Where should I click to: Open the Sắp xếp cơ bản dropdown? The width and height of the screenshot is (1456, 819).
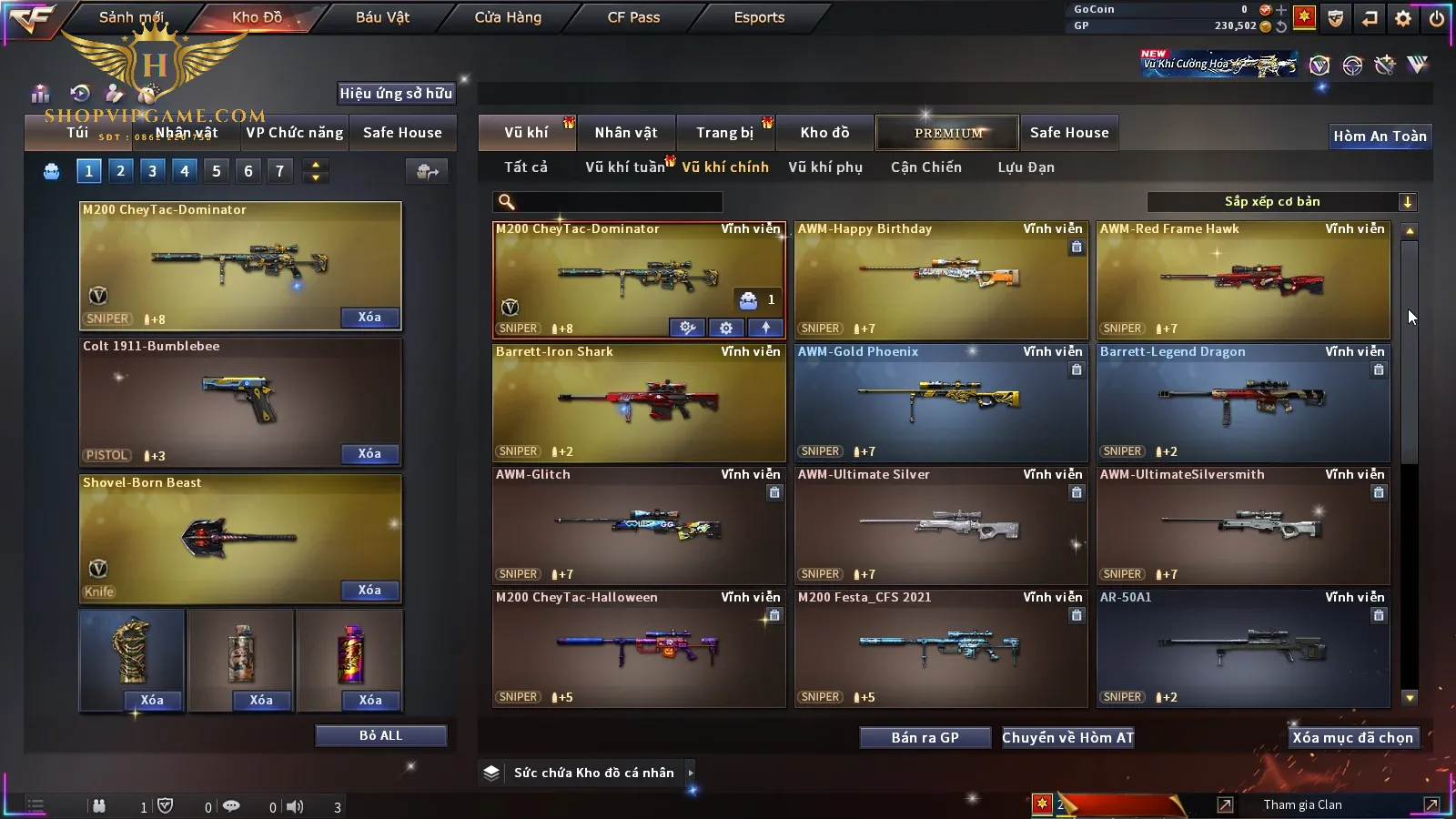click(x=1281, y=202)
